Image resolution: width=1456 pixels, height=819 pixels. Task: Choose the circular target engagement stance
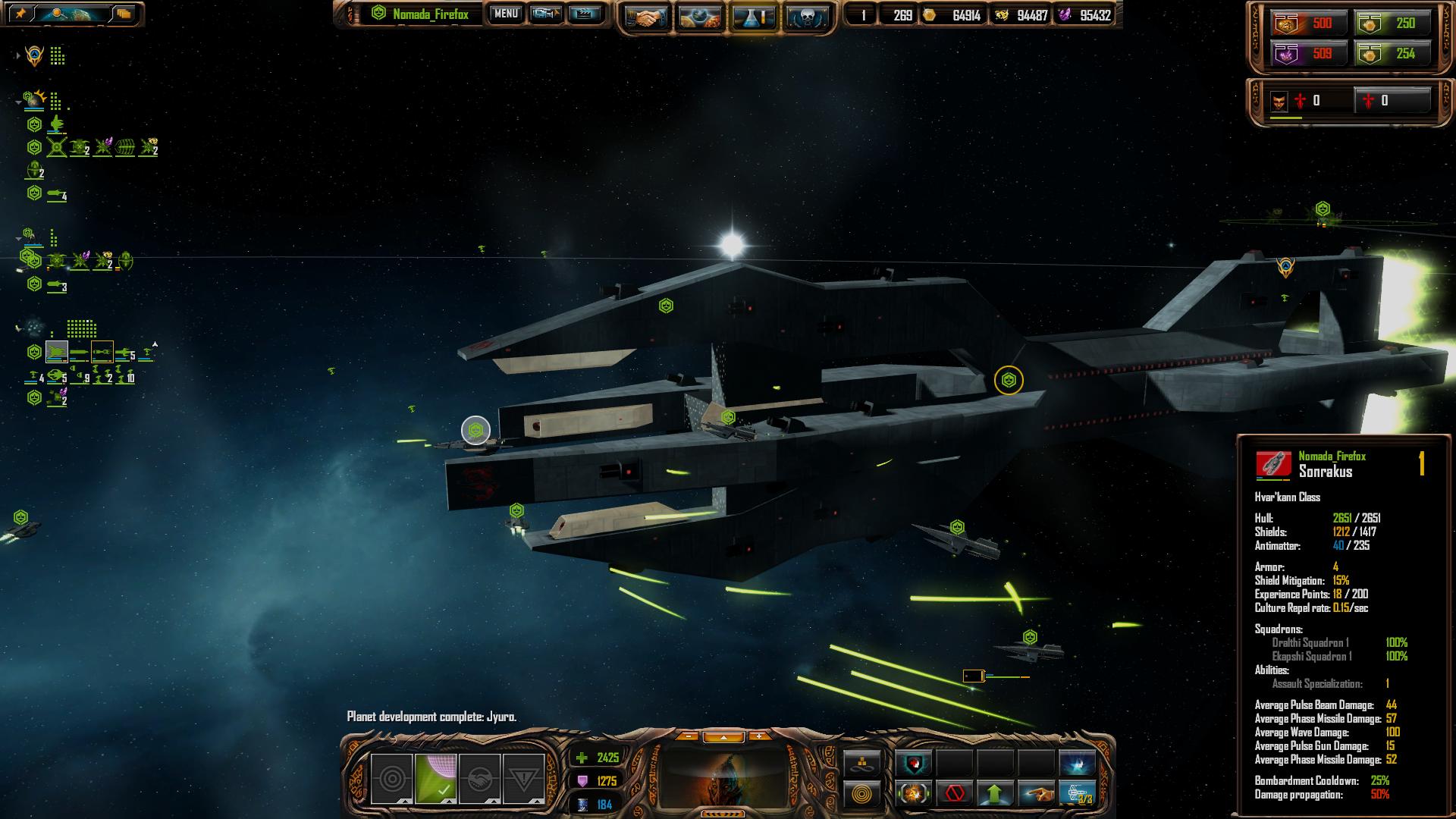(x=391, y=779)
